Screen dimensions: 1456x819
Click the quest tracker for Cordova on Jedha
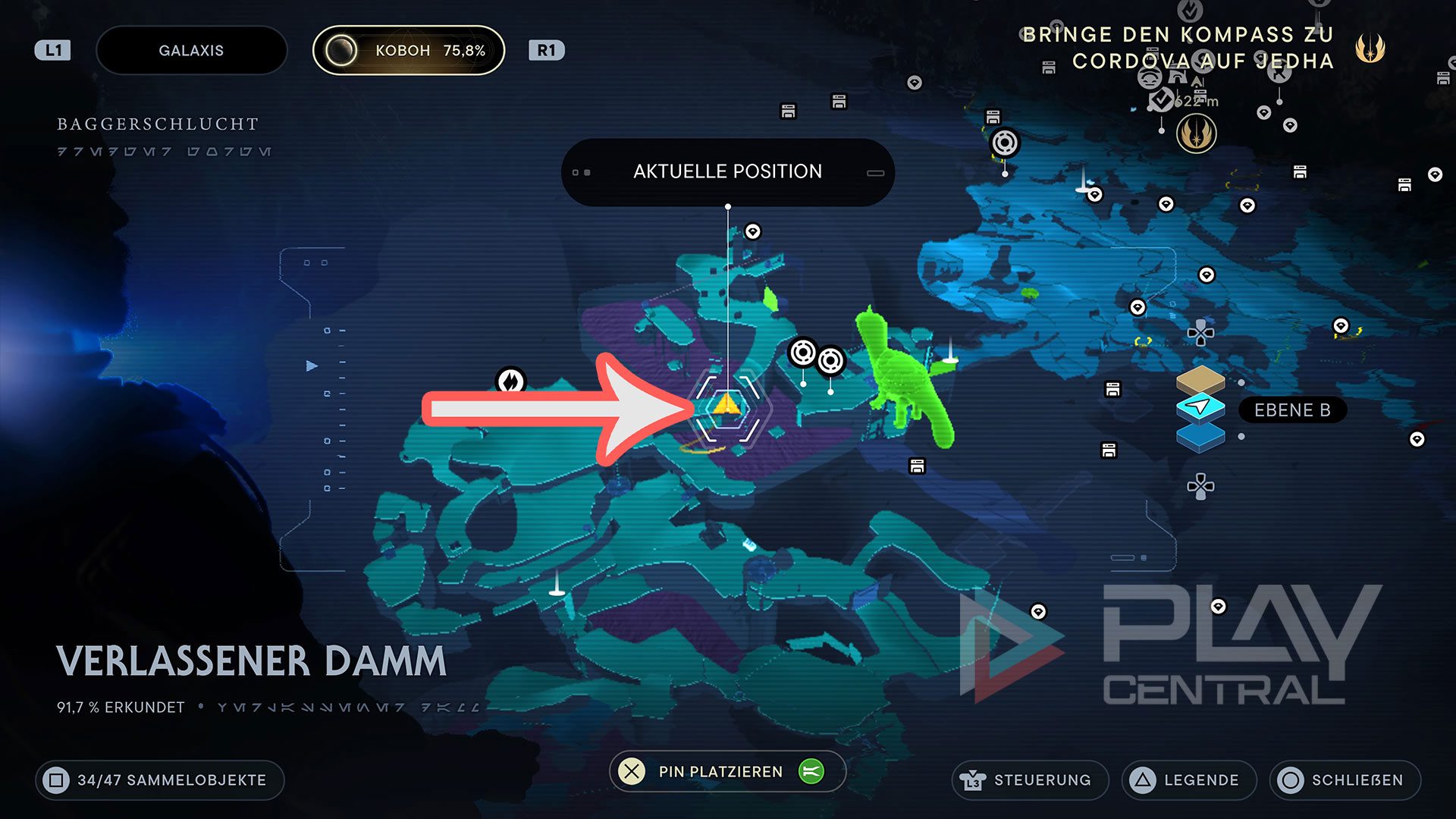[x=1178, y=48]
